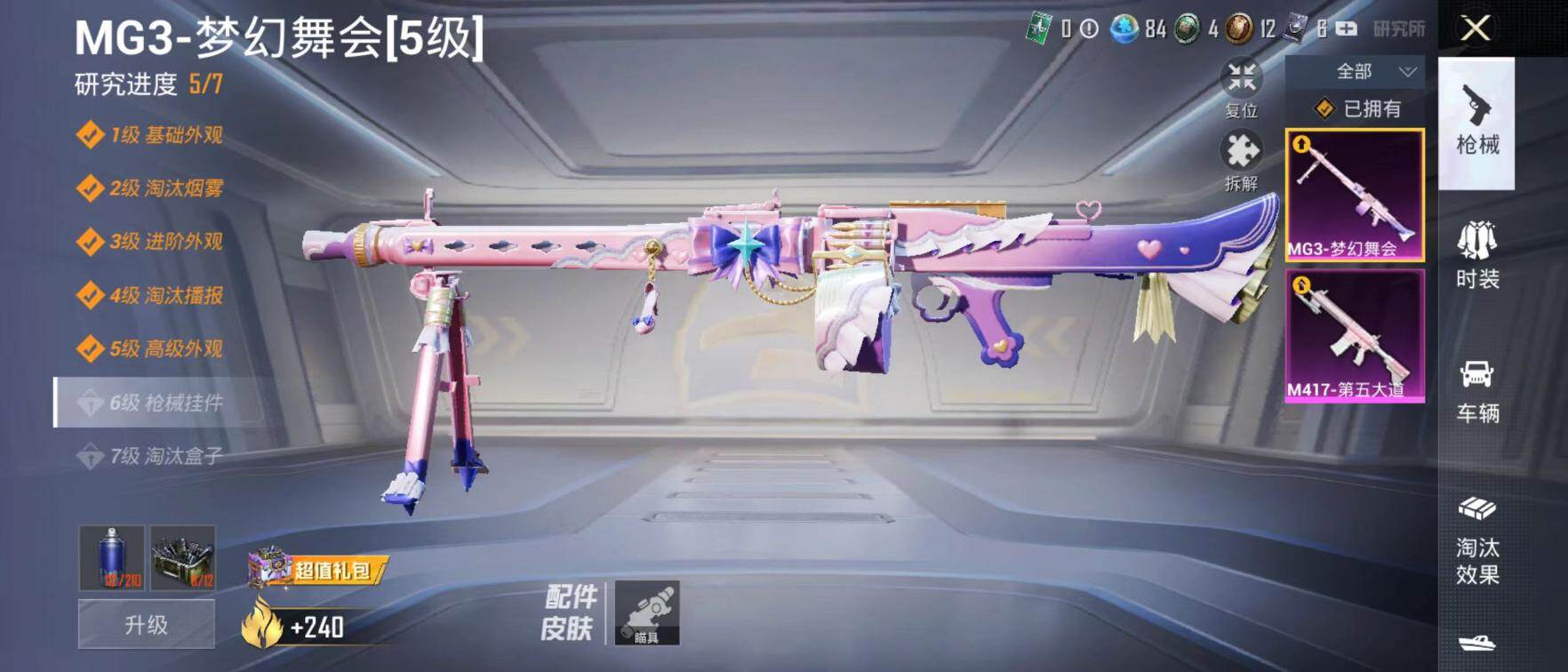Select level 6 枪械挂件 reward
The image size is (1568, 672).
point(151,403)
